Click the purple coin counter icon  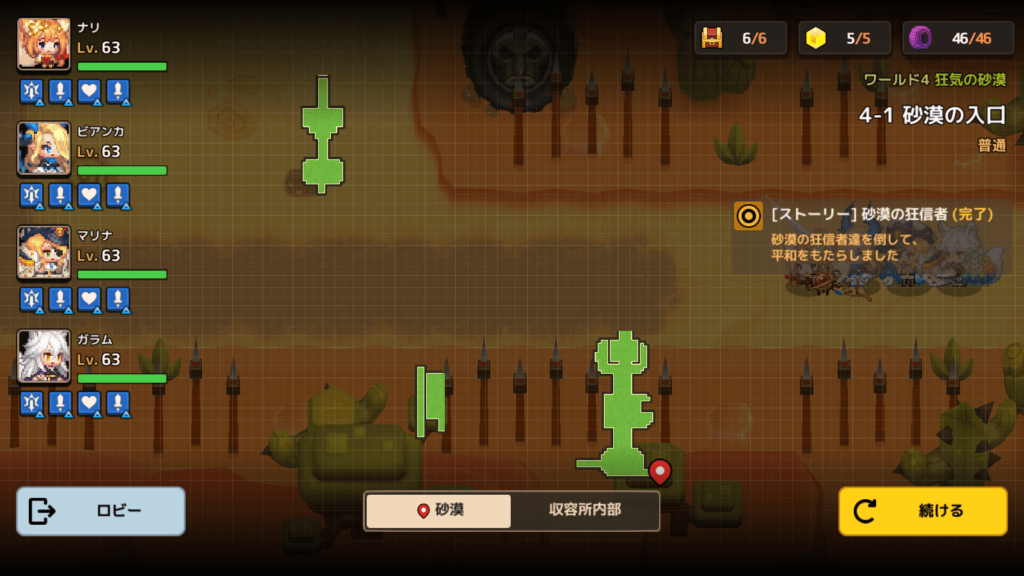click(x=920, y=38)
